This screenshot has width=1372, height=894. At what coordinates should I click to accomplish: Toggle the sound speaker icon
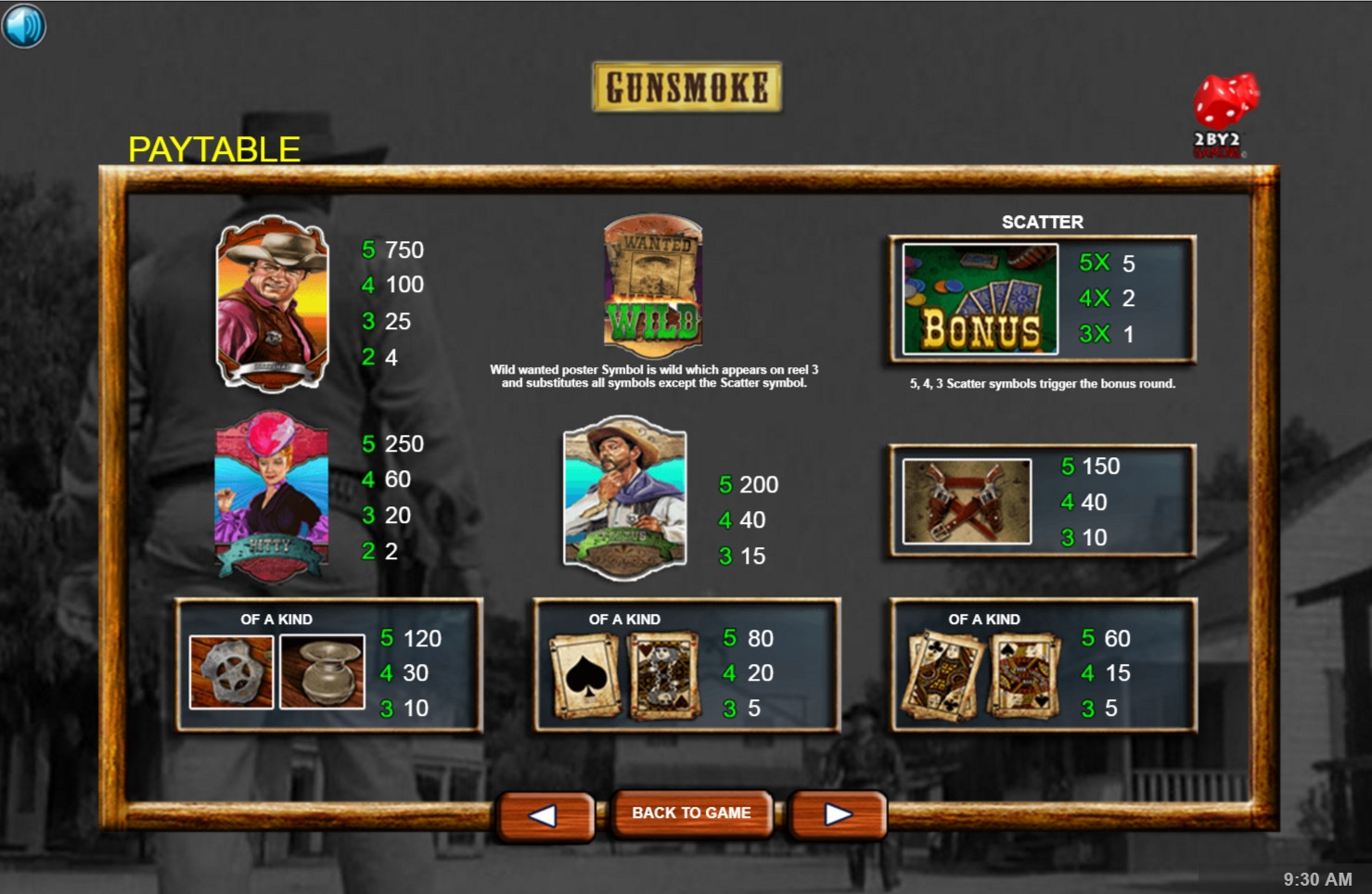[x=23, y=25]
